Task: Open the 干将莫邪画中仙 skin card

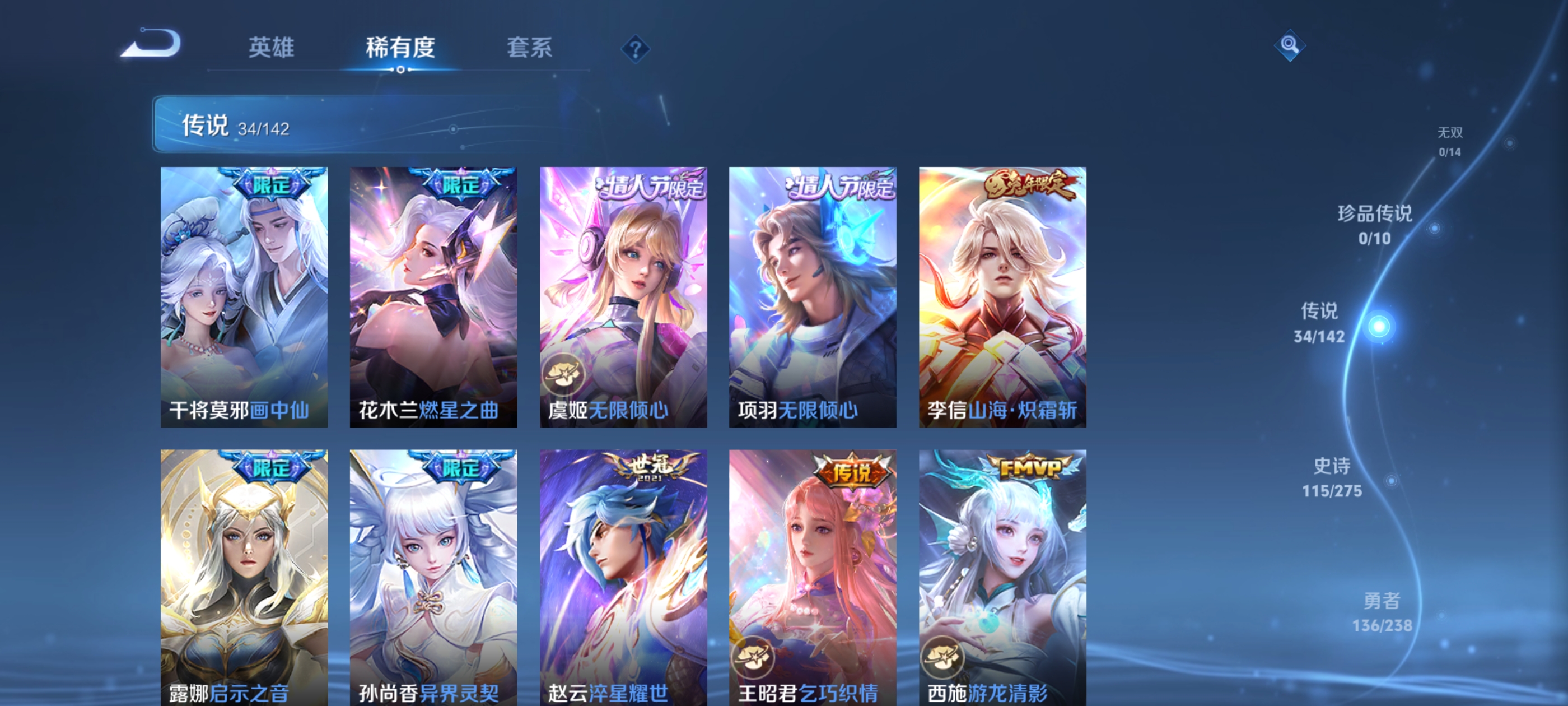Action: click(x=244, y=299)
